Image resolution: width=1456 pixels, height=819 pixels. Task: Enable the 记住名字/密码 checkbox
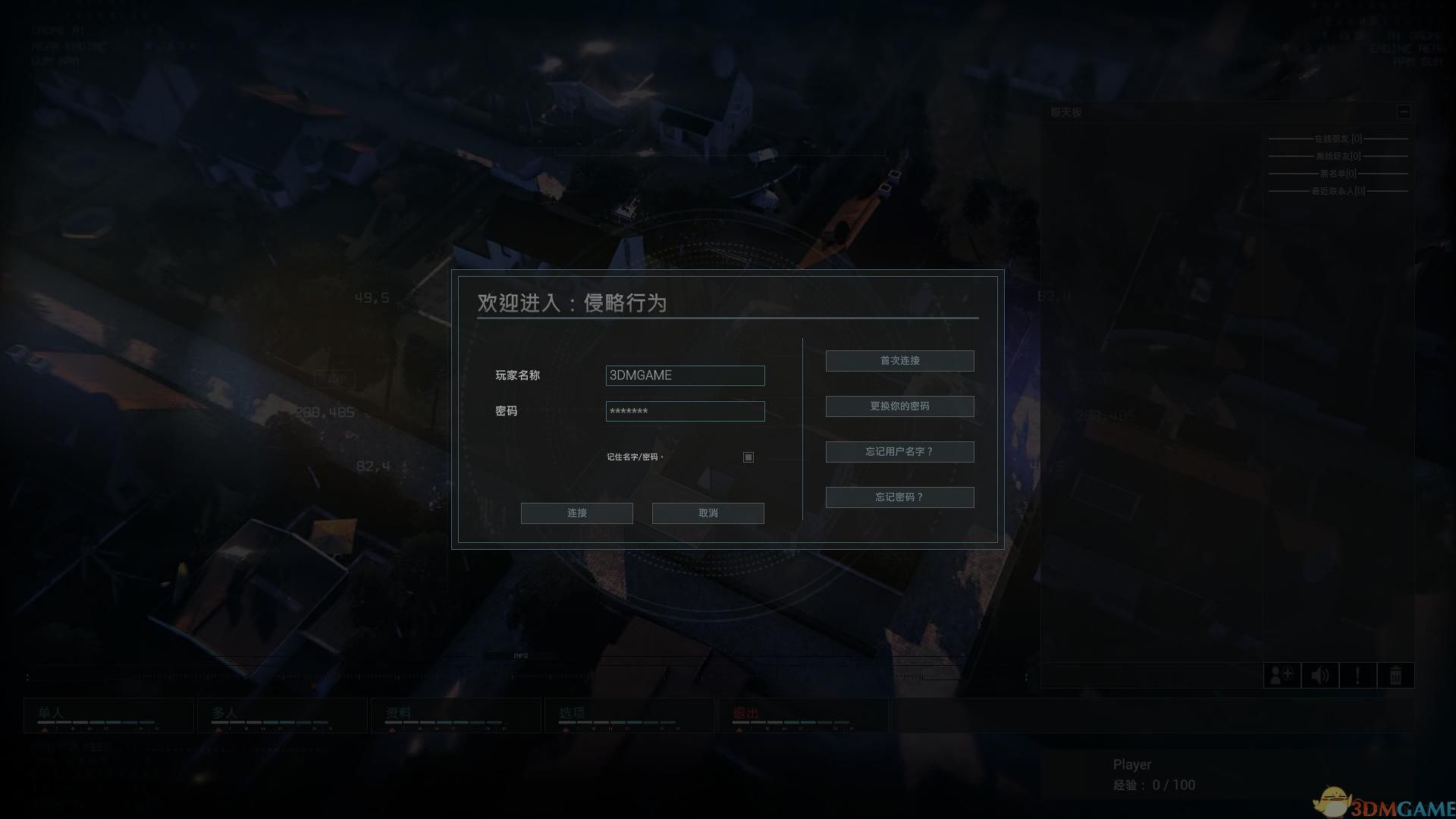pyautogui.click(x=748, y=457)
